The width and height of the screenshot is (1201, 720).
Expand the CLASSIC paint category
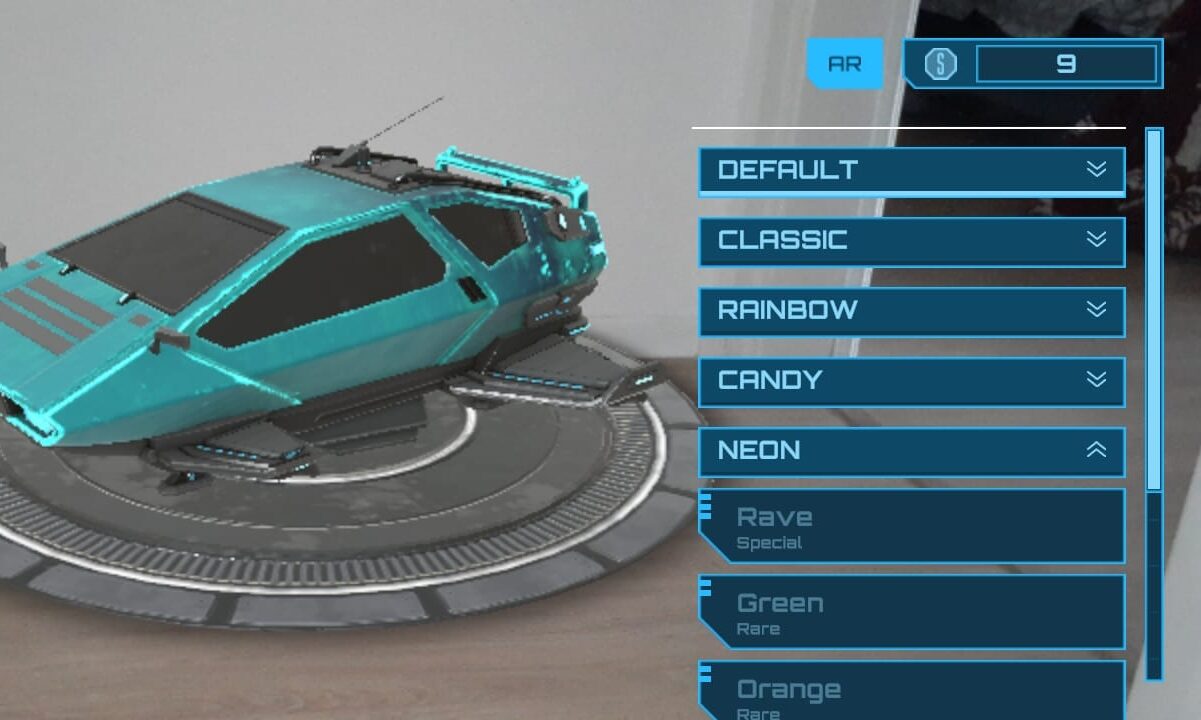pos(911,240)
